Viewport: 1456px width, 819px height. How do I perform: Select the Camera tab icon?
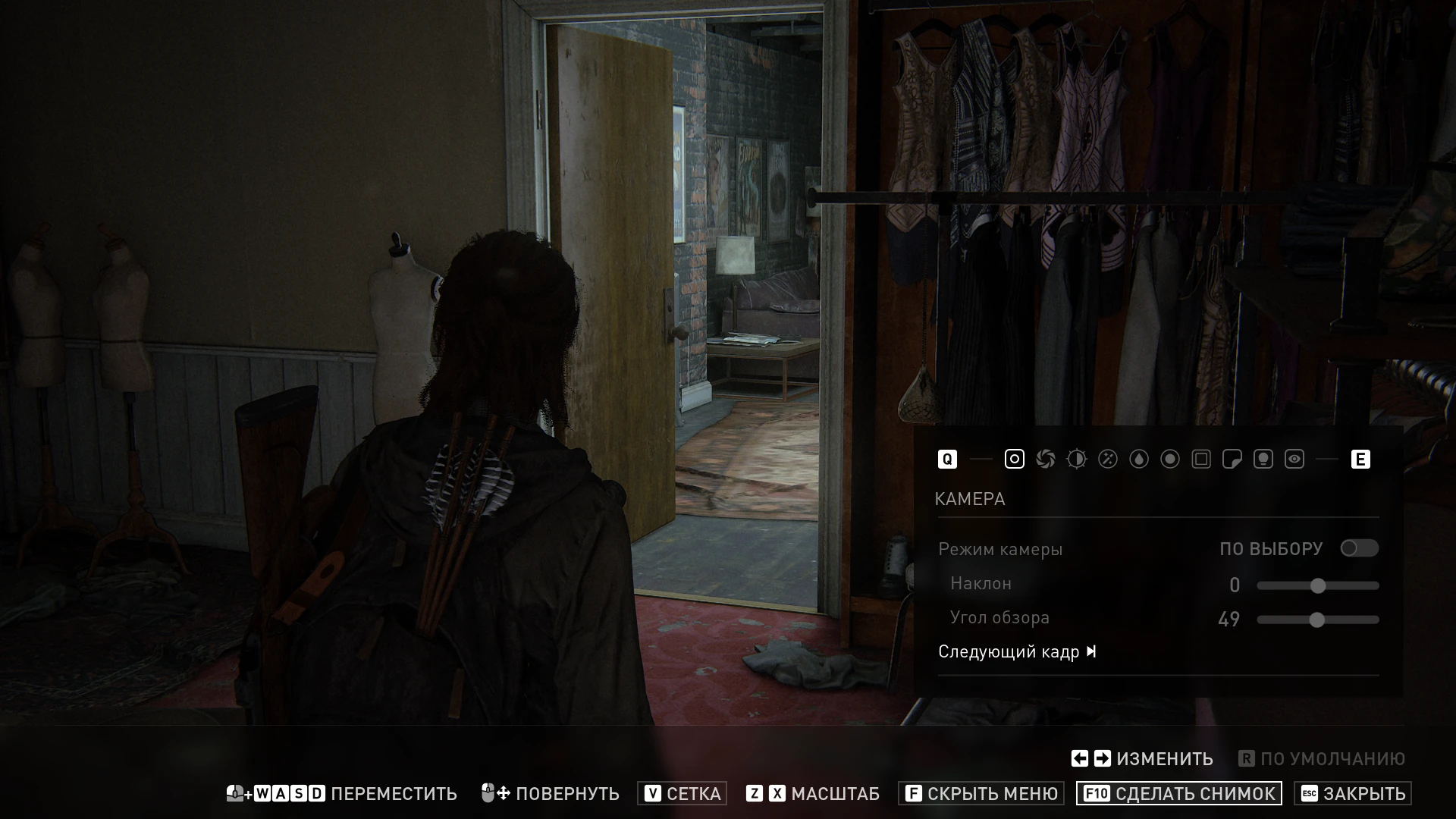pos(1014,459)
